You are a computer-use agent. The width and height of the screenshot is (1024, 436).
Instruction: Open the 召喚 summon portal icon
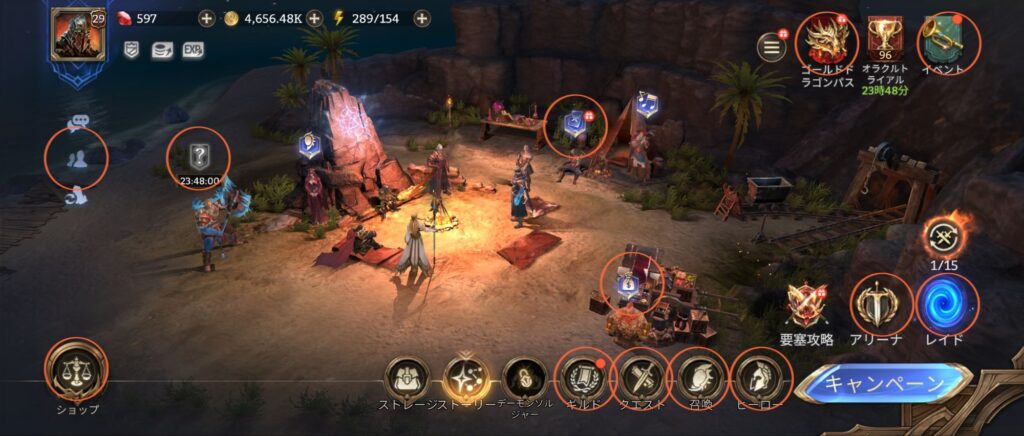pos(699,377)
